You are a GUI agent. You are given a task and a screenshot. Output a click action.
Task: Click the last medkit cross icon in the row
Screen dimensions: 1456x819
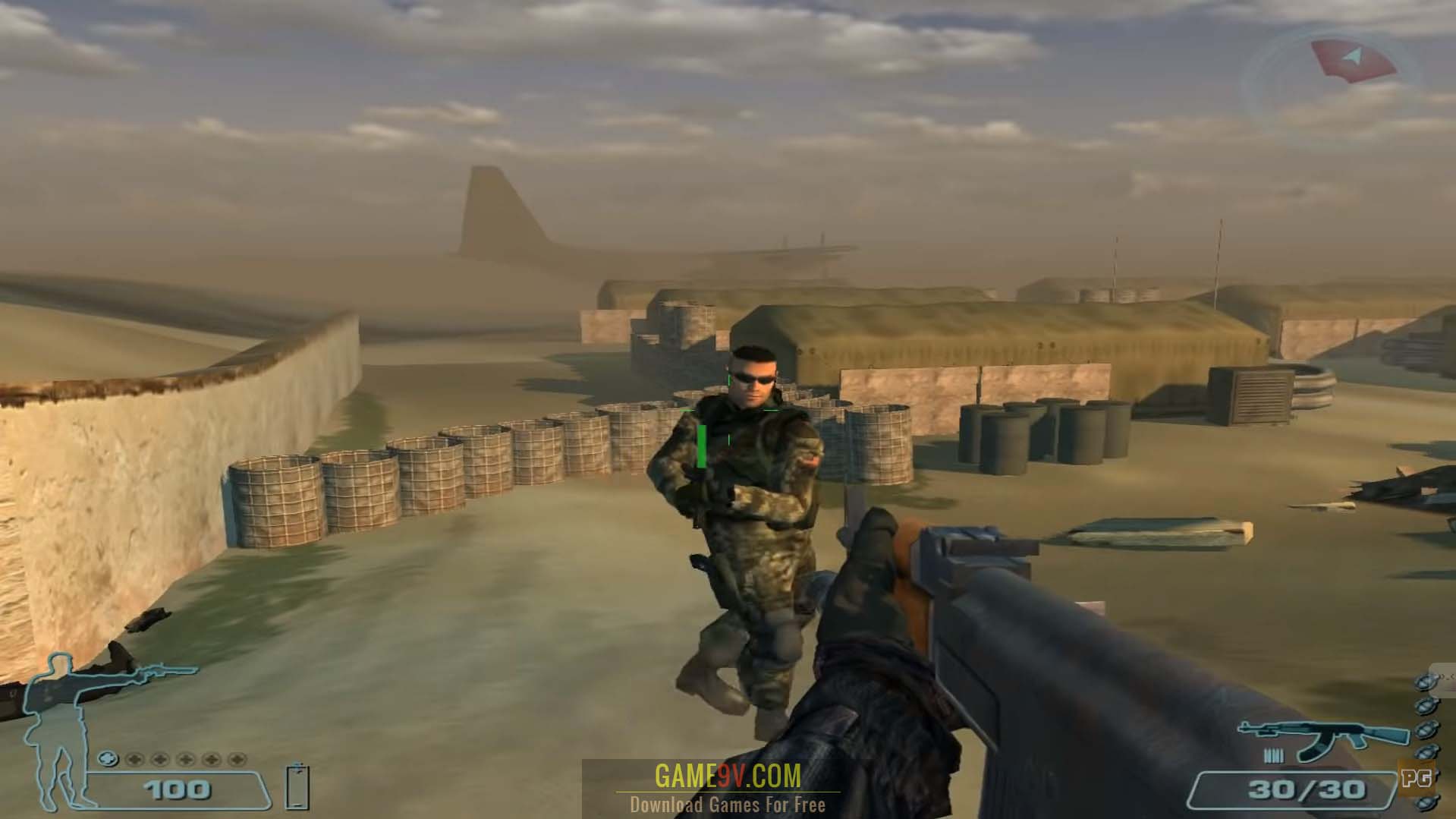point(235,760)
